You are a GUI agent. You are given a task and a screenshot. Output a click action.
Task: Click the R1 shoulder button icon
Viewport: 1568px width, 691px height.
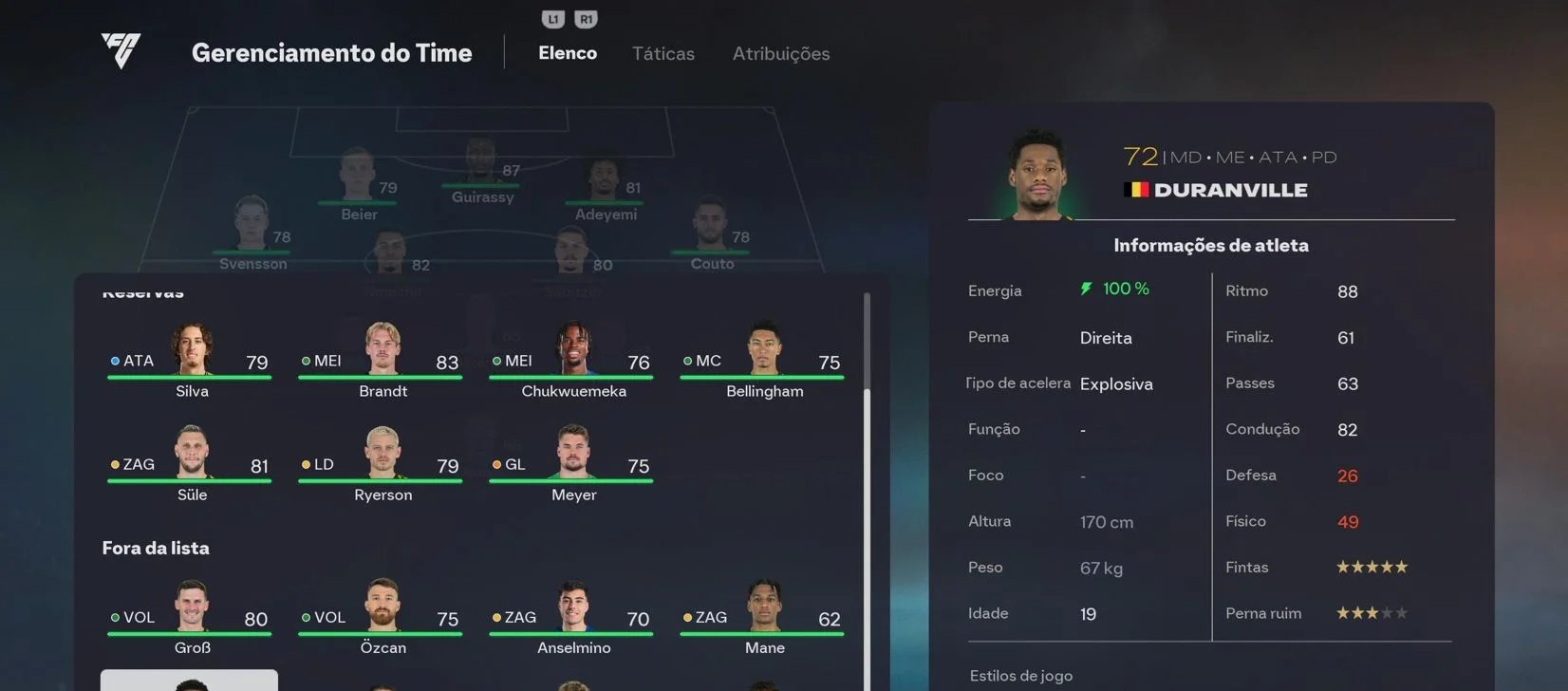click(586, 17)
